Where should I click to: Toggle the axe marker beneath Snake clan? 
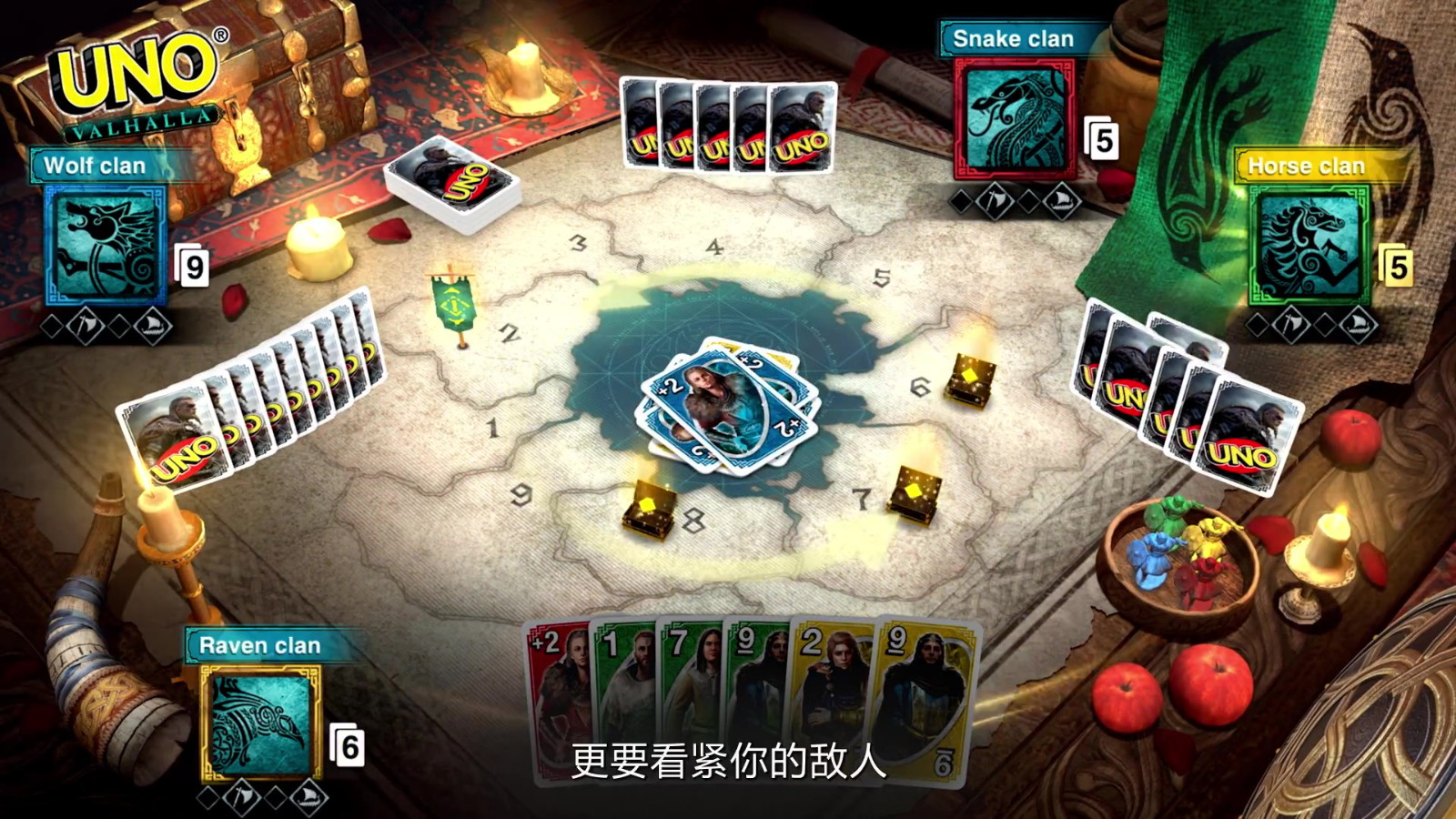point(993,202)
